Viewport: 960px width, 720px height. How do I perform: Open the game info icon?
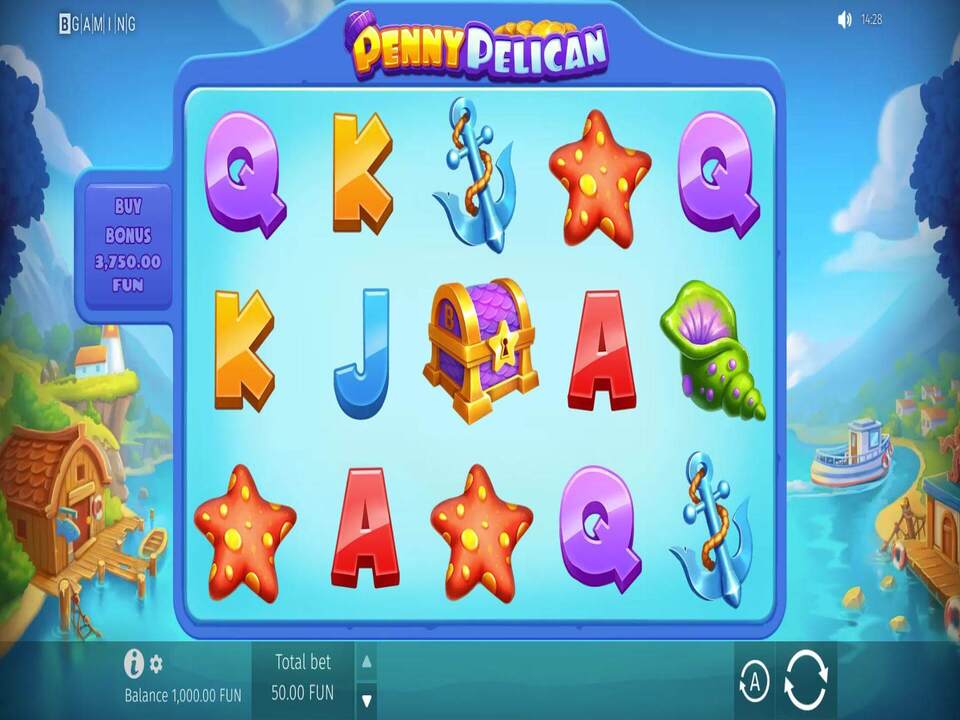click(x=134, y=663)
